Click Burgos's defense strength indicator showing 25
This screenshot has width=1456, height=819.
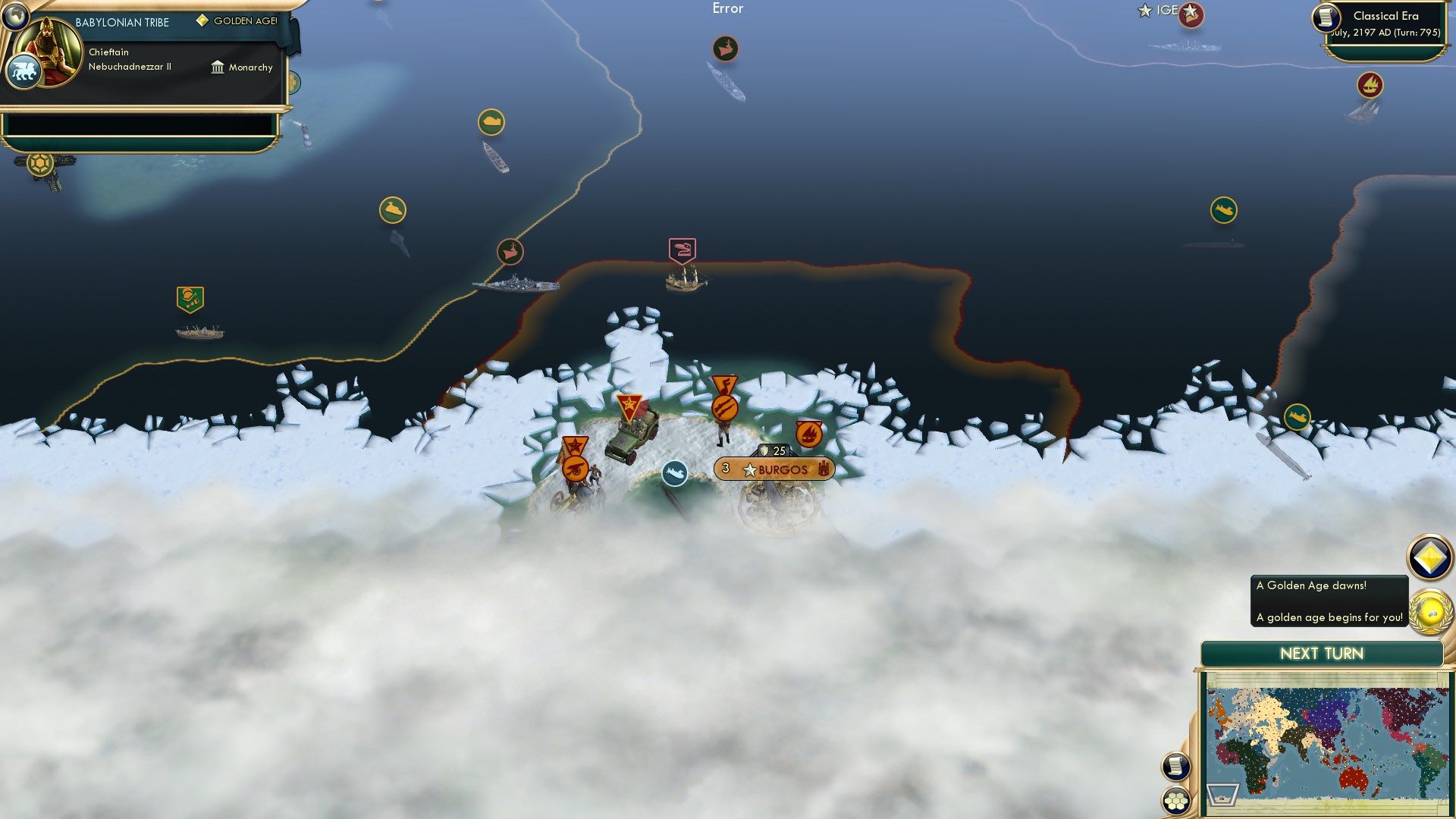772,450
